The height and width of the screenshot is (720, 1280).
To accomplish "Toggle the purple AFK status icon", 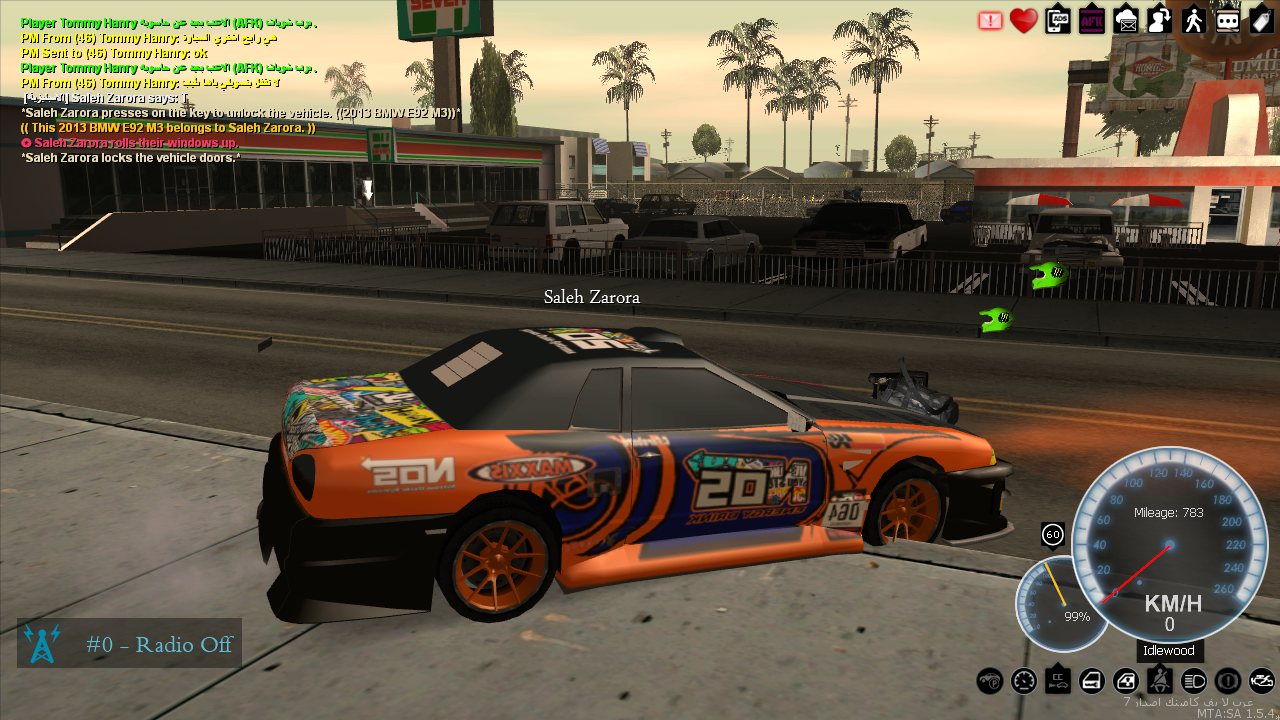I will click(1092, 20).
